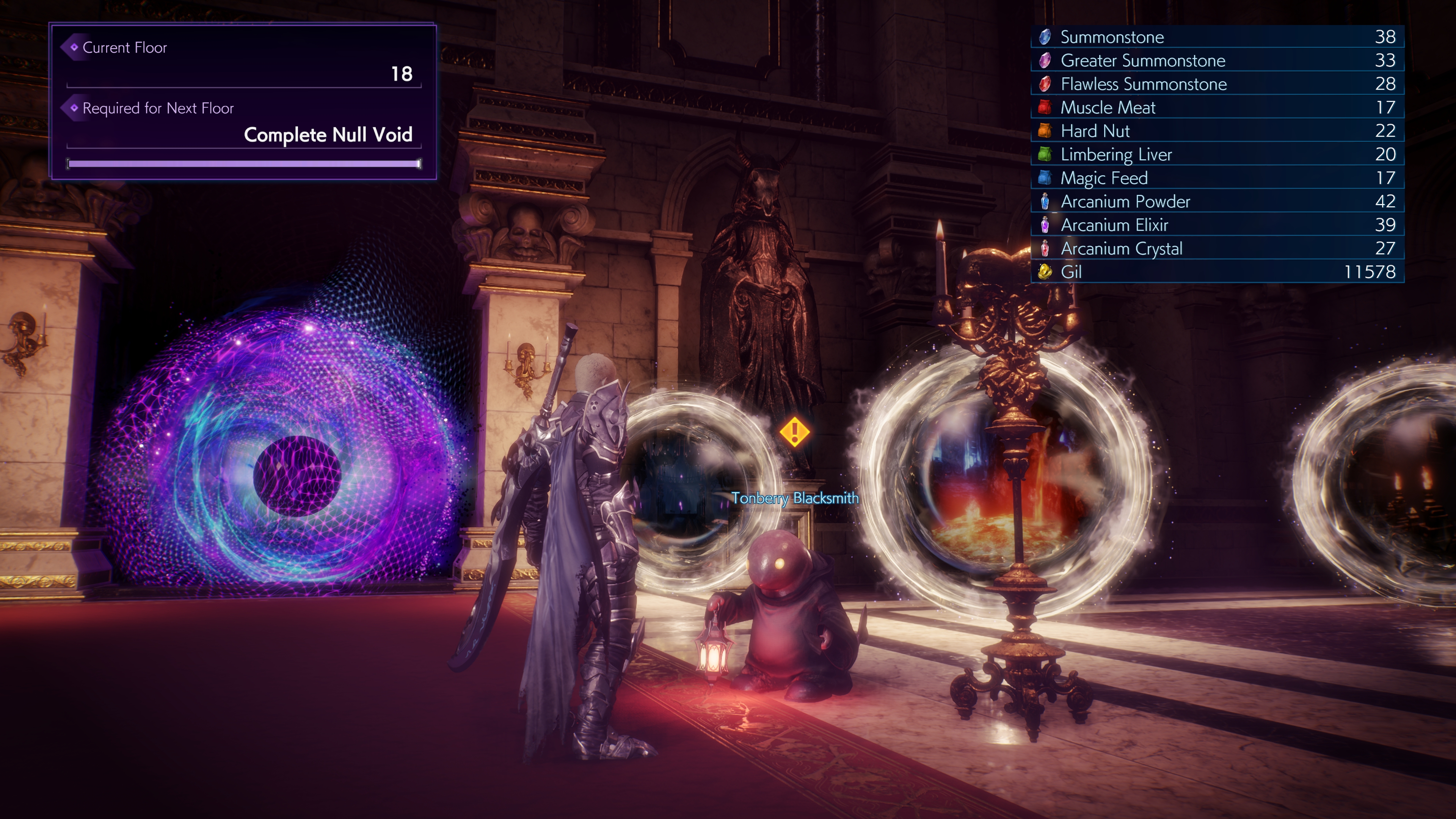Select the Complete Null Void floor objective
The image size is (1456, 819).
pyautogui.click(x=328, y=135)
